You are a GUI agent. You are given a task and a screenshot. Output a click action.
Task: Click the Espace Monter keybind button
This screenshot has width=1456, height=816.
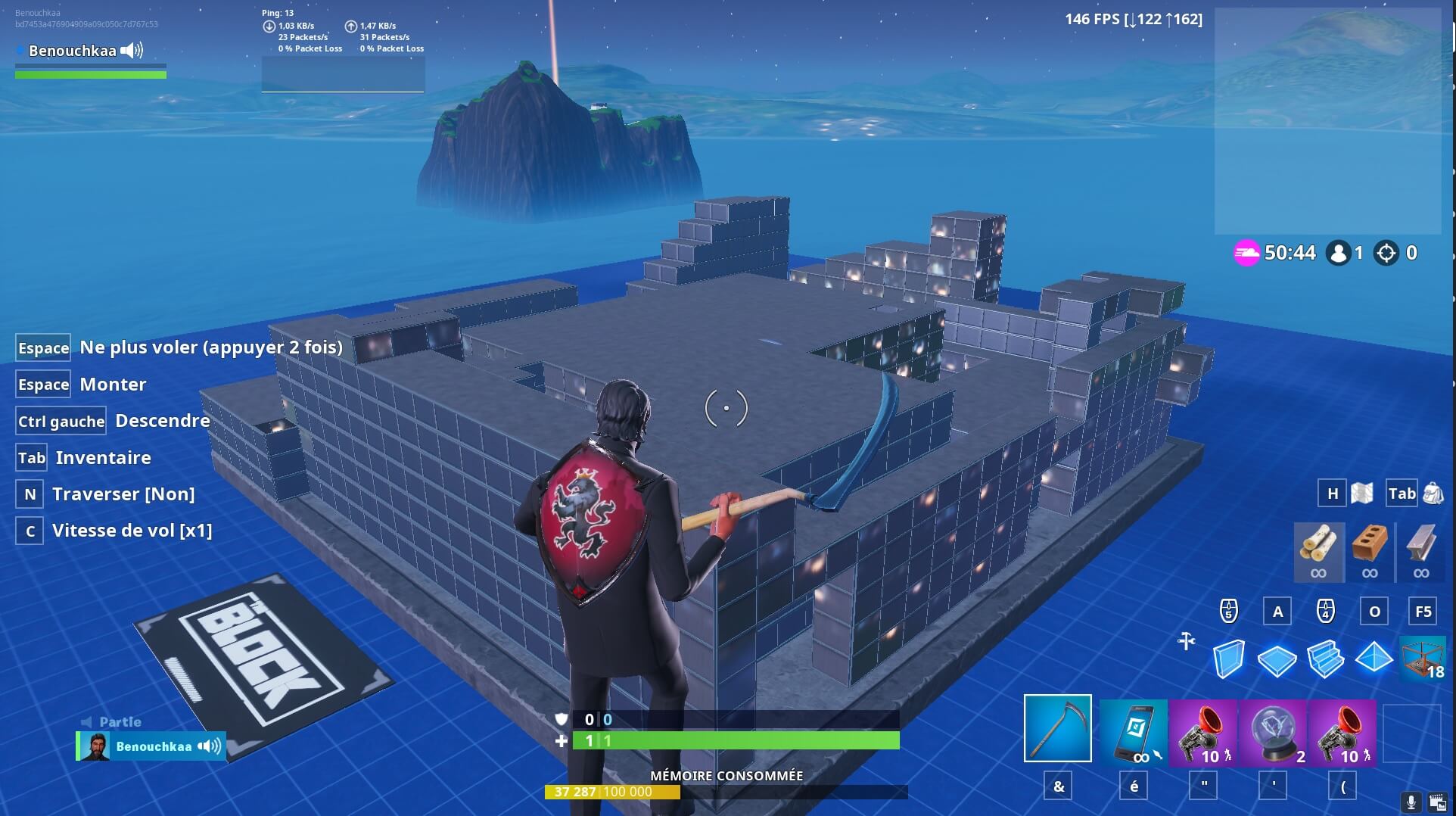tap(42, 384)
